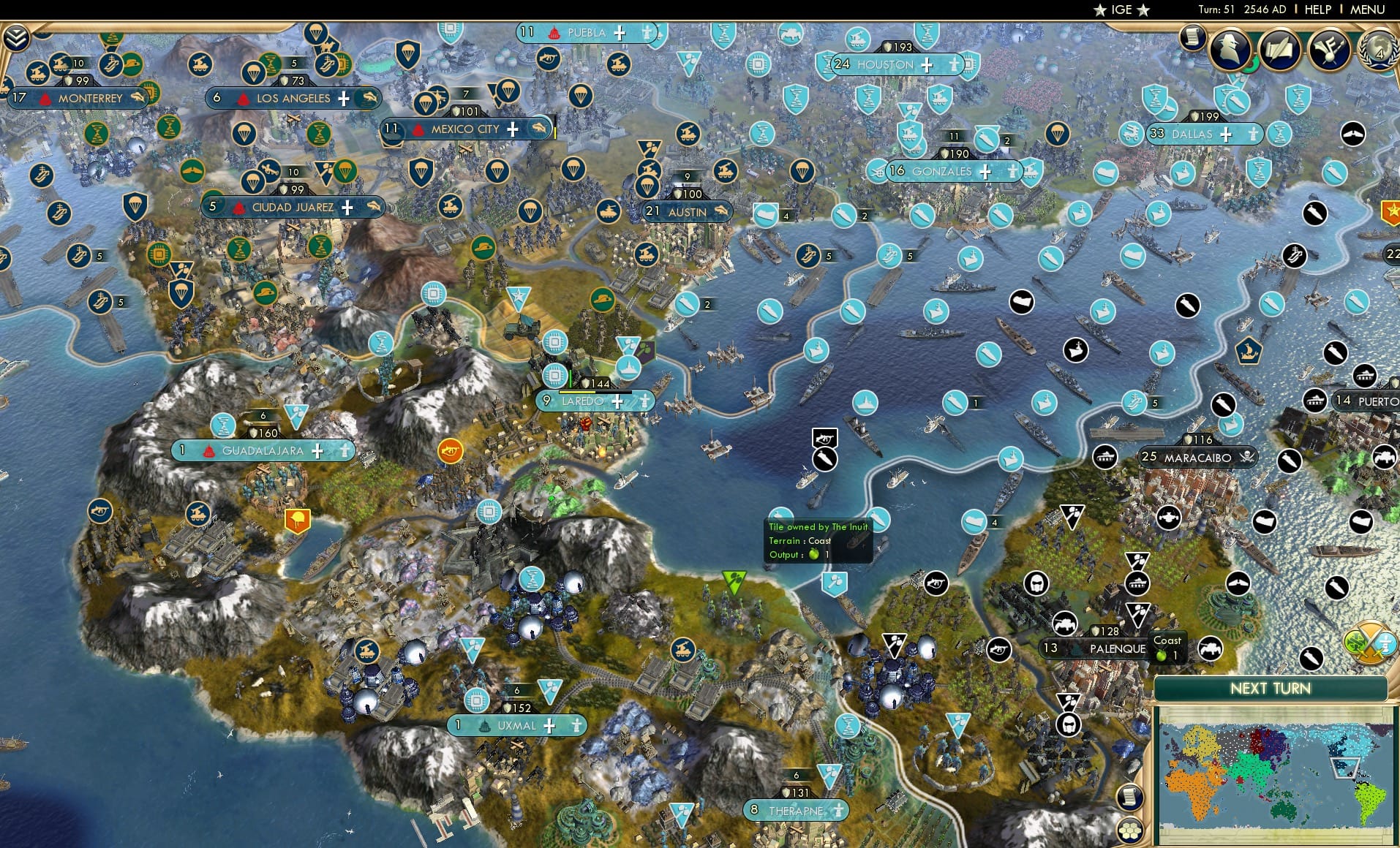Click the Palenque city banner
Screen dimensions: 1400x848
1118,649
